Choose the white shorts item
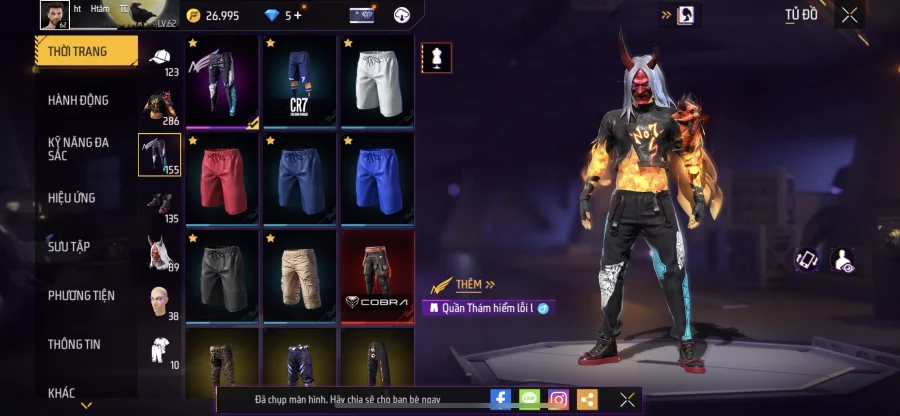 pyautogui.click(x=377, y=81)
